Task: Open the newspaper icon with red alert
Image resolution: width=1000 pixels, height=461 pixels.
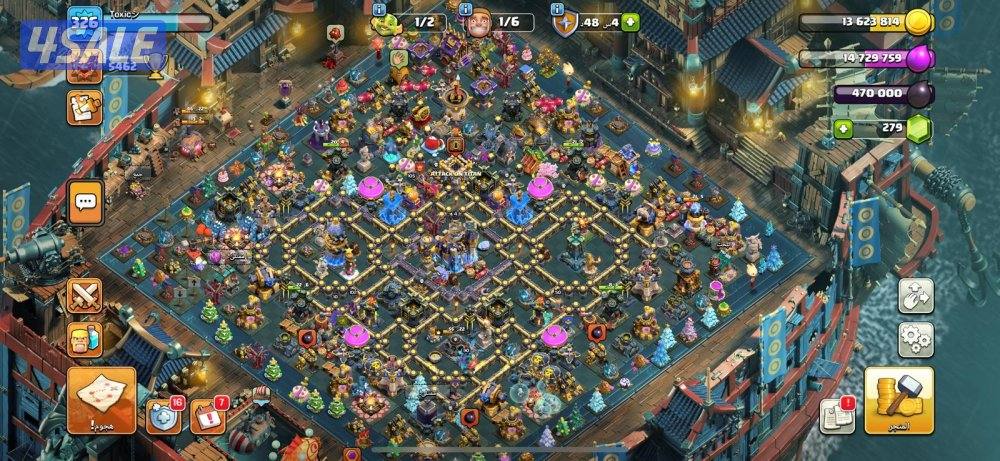Action: coord(837,415)
